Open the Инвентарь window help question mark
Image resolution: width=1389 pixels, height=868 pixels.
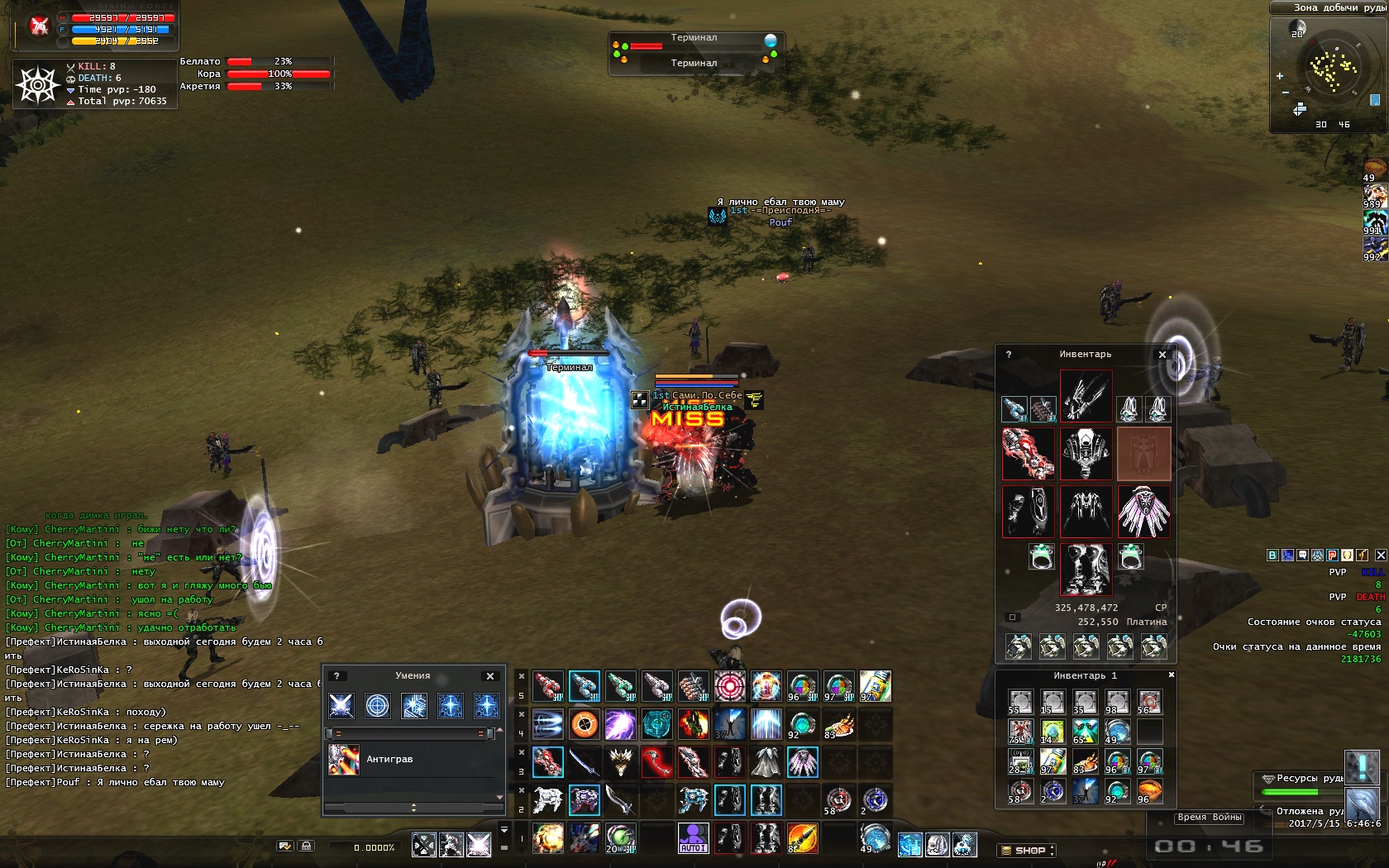click(1009, 355)
